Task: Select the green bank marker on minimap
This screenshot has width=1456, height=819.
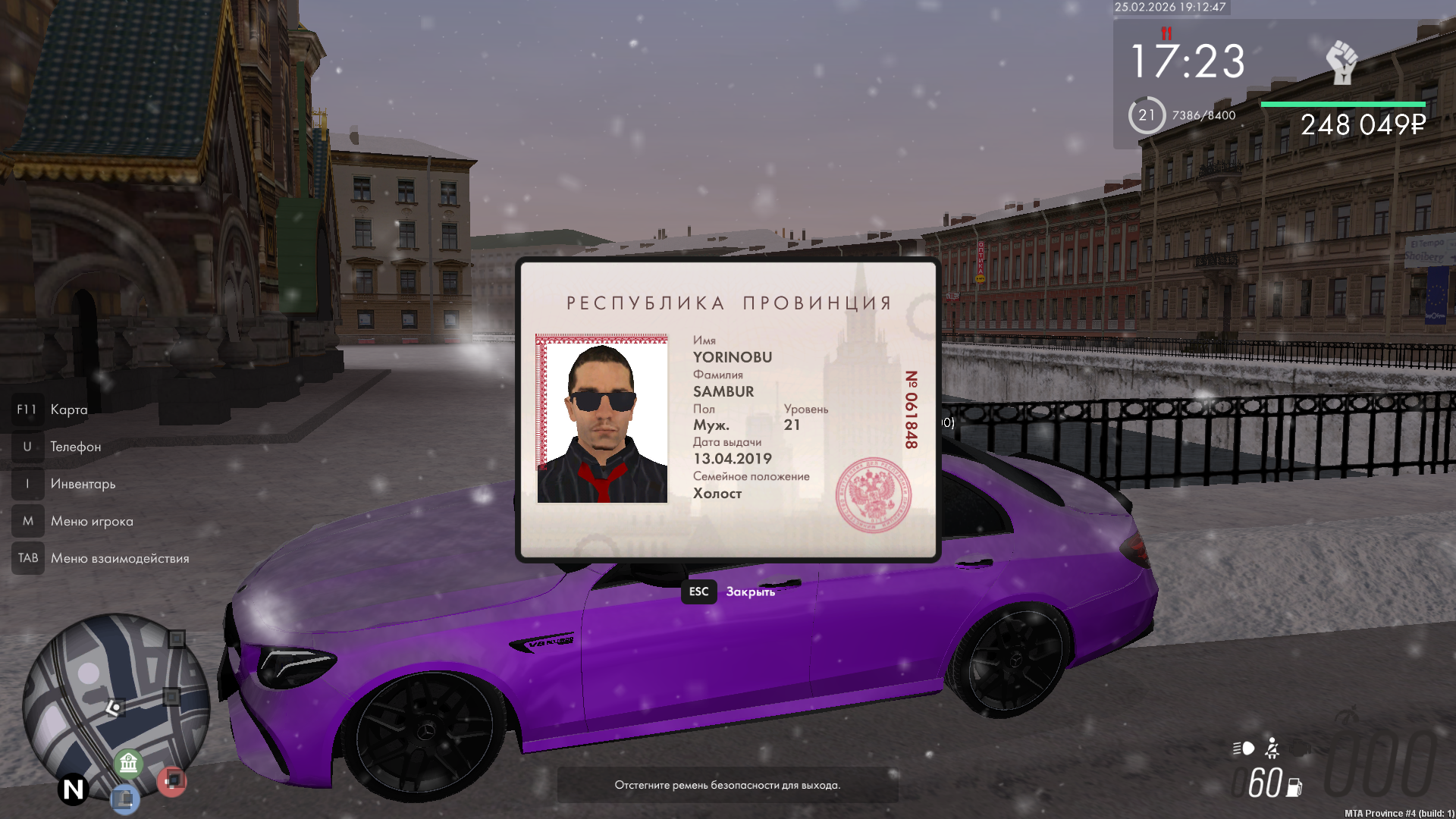Action: (129, 762)
